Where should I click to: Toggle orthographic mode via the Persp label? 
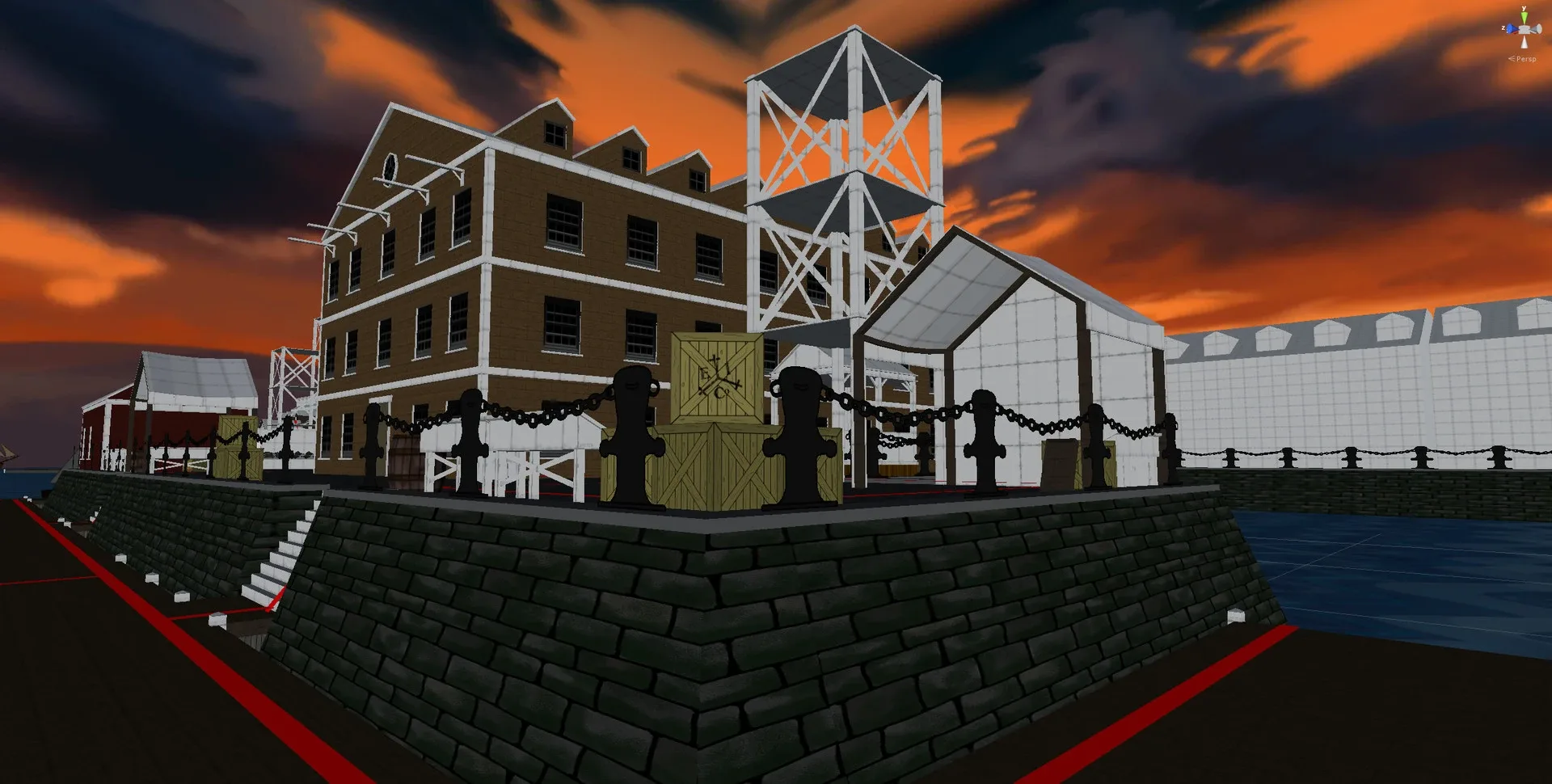[x=1528, y=59]
